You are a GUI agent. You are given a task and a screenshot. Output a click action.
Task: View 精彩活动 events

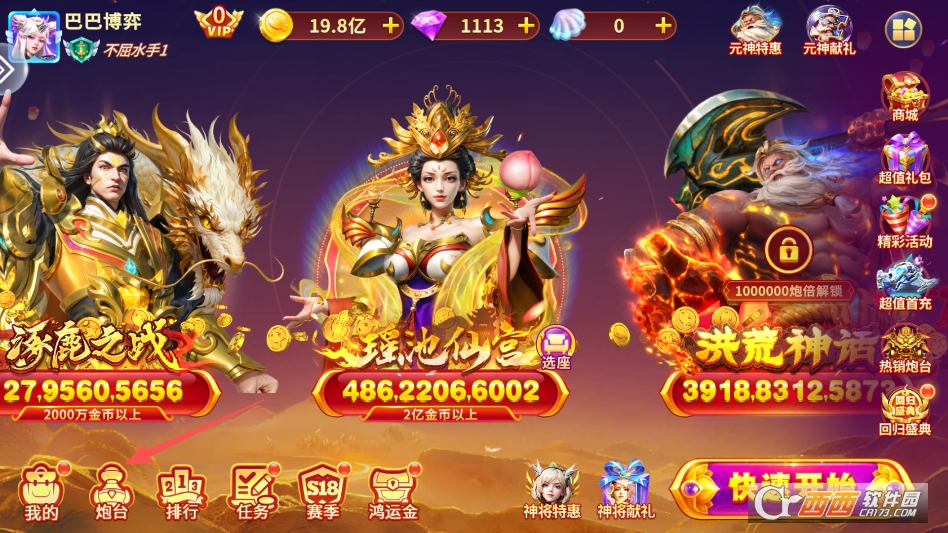[905, 222]
